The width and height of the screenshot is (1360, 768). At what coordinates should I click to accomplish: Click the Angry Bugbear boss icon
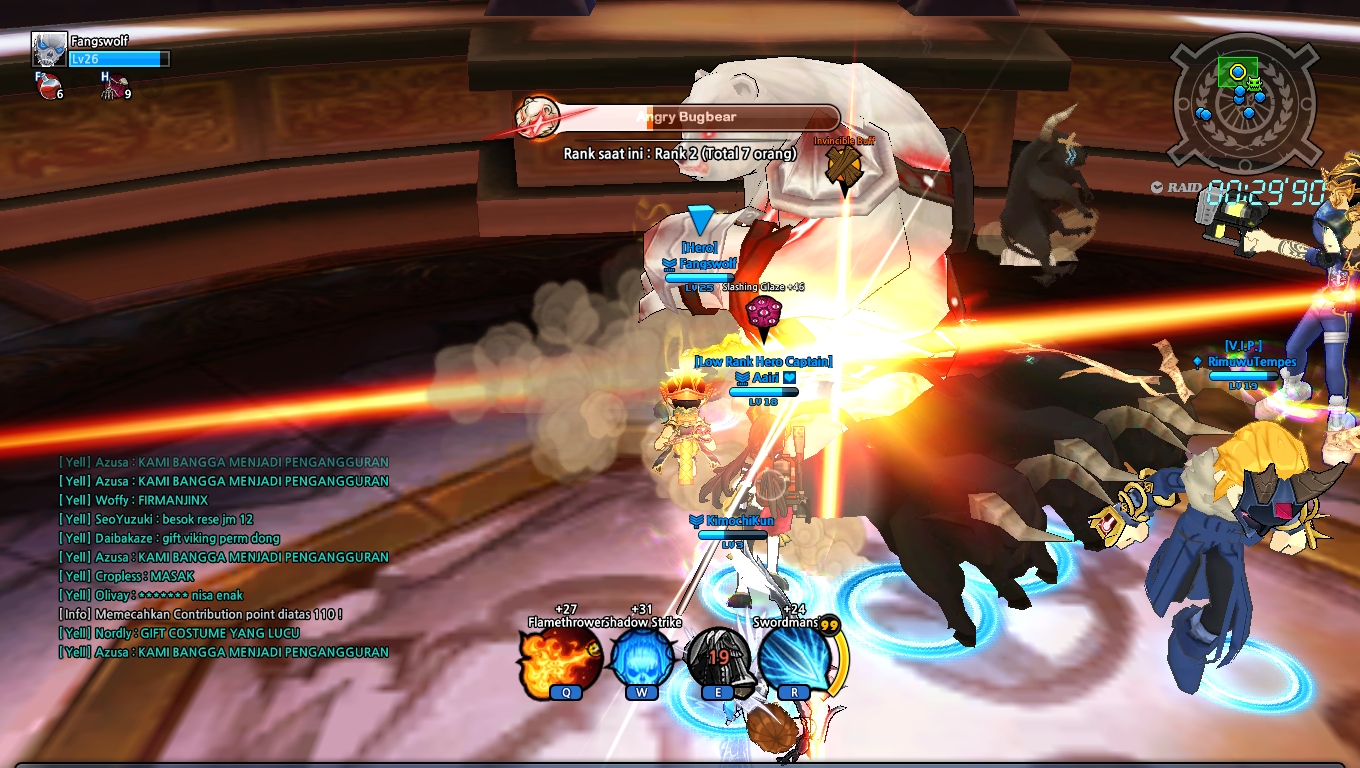[x=538, y=118]
